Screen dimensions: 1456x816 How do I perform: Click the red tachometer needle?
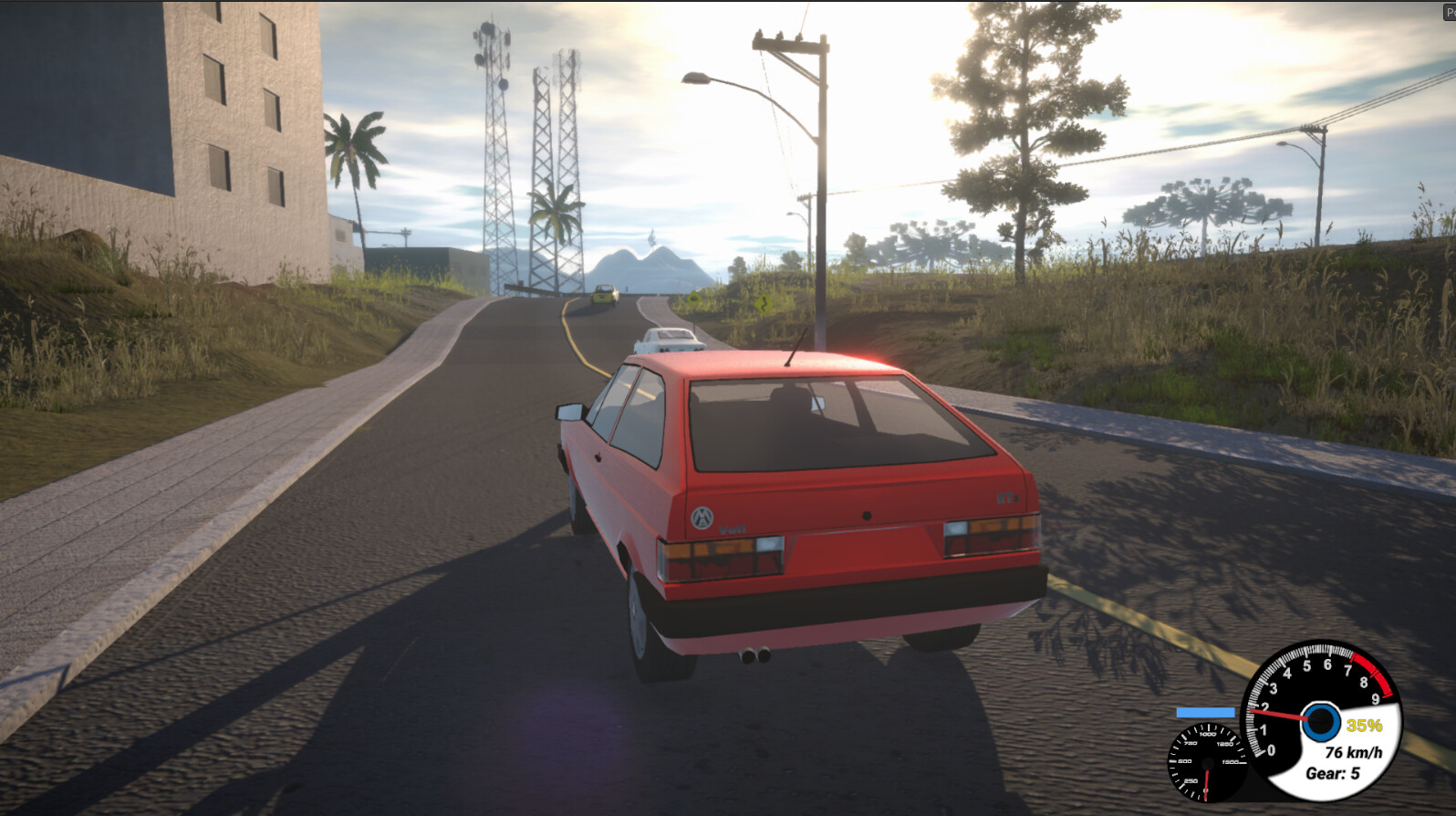(1276, 714)
